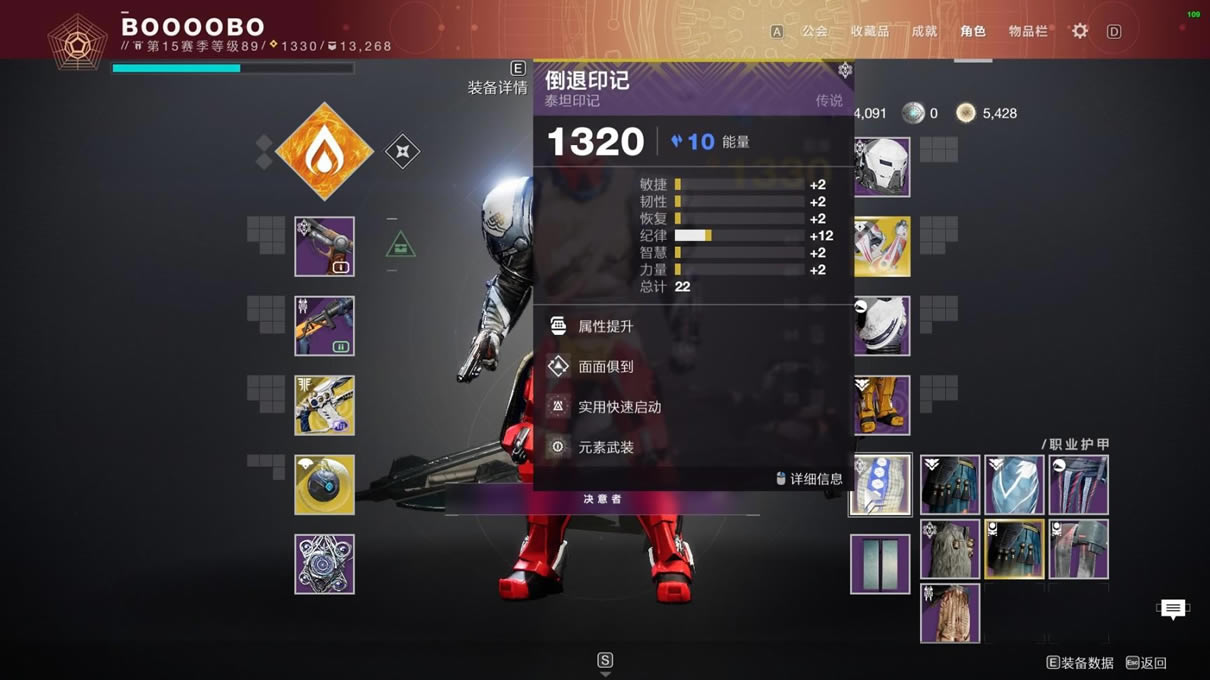The width and height of the screenshot is (1210, 680).
Task: Choose the exotic gauntlets with yellow background
Action: tap(882, 246)
